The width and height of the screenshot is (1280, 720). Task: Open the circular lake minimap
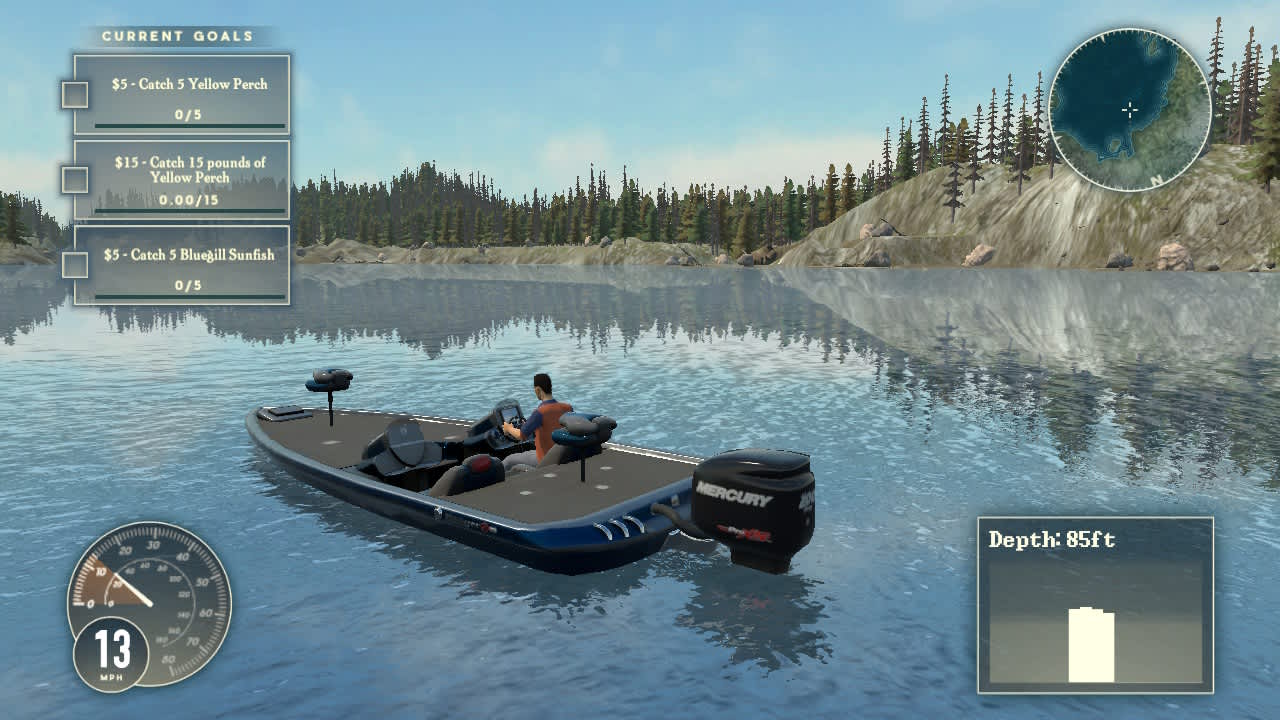pyautogui.click(x=1130, y=110)
